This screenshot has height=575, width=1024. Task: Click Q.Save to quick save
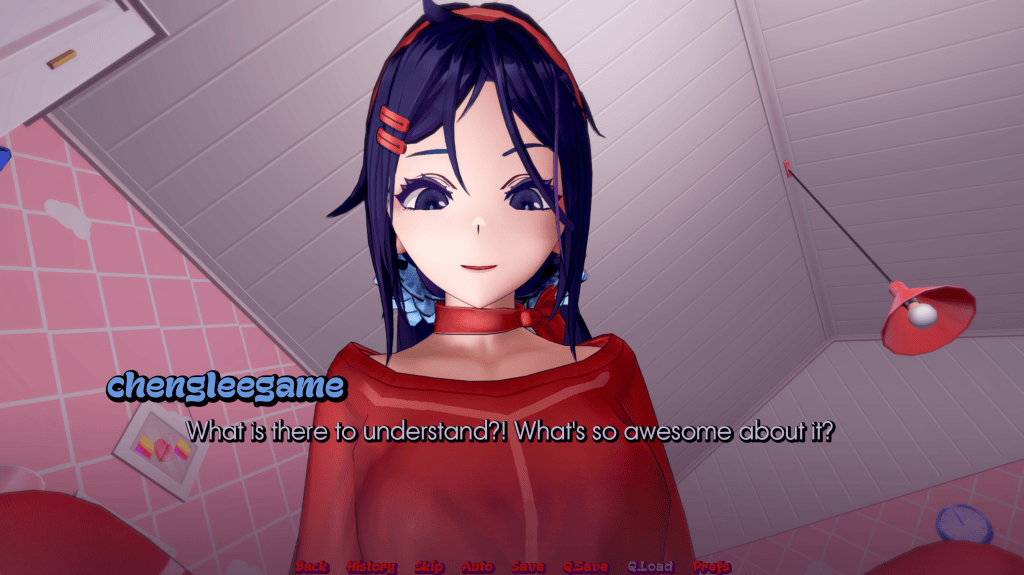585,567
